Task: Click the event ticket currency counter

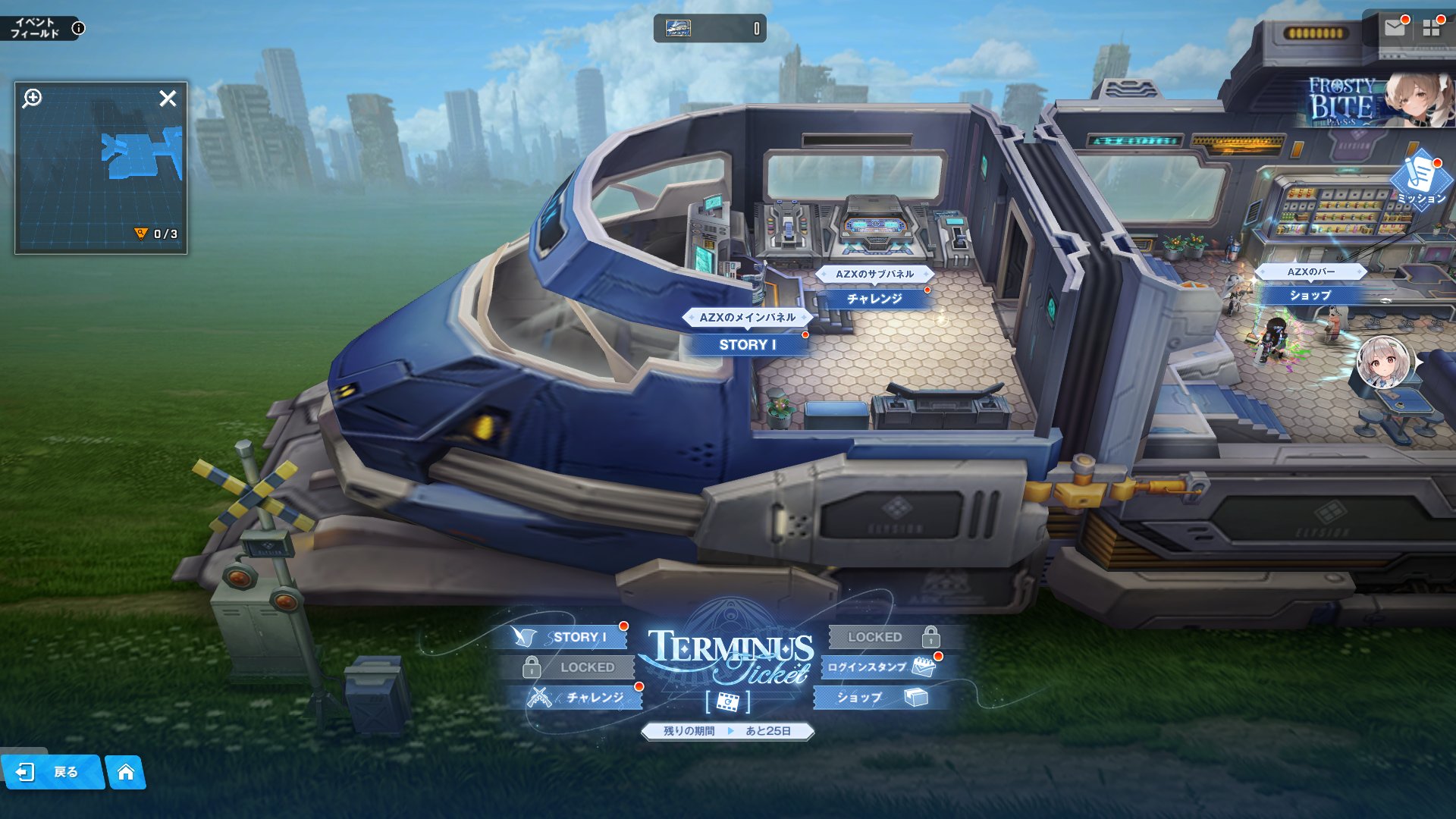Action: [710, 29]
